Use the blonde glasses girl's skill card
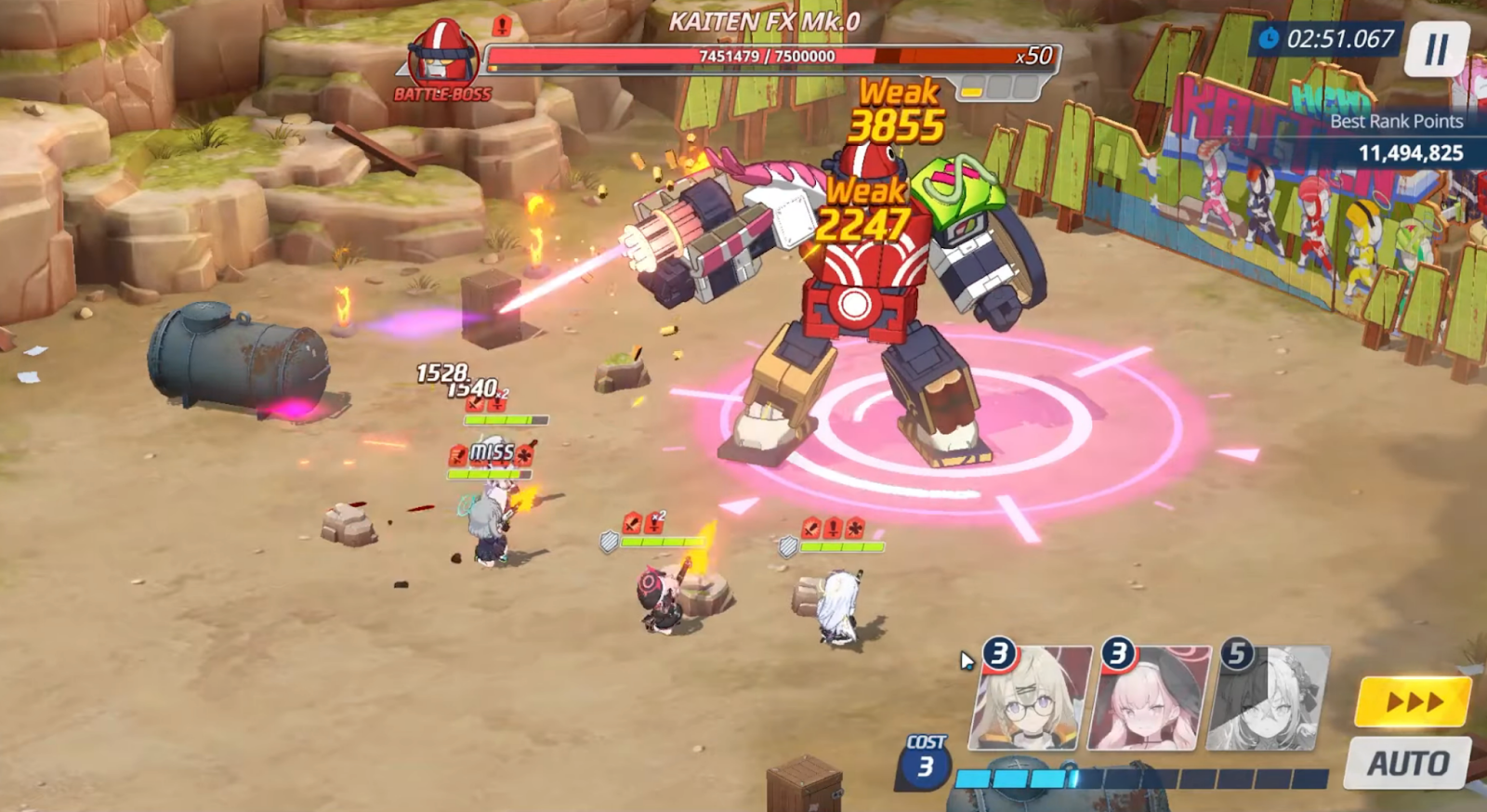Viewport: 1487px width, 812px height. pyautogui.click(x=1030, y=698)
